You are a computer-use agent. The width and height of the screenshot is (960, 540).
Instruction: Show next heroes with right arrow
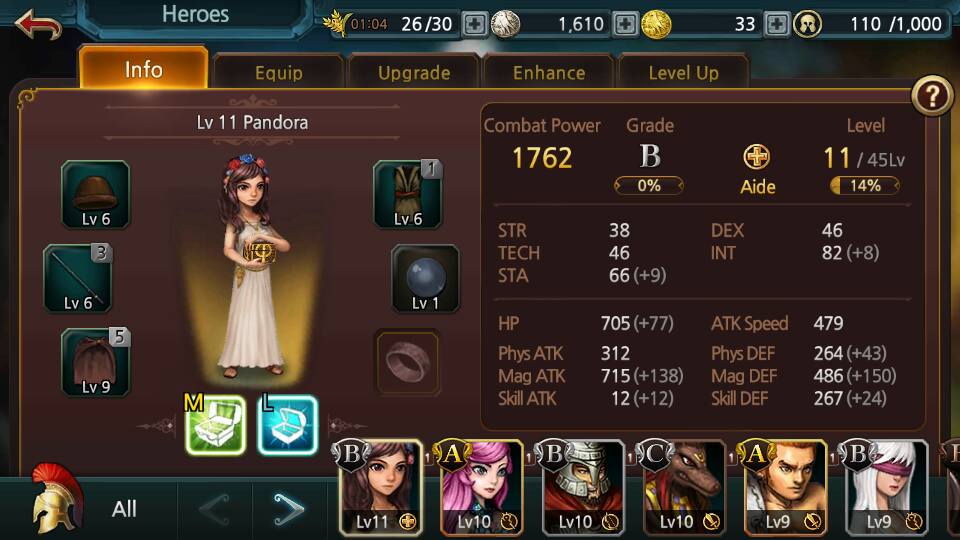[x=289, y=509]
